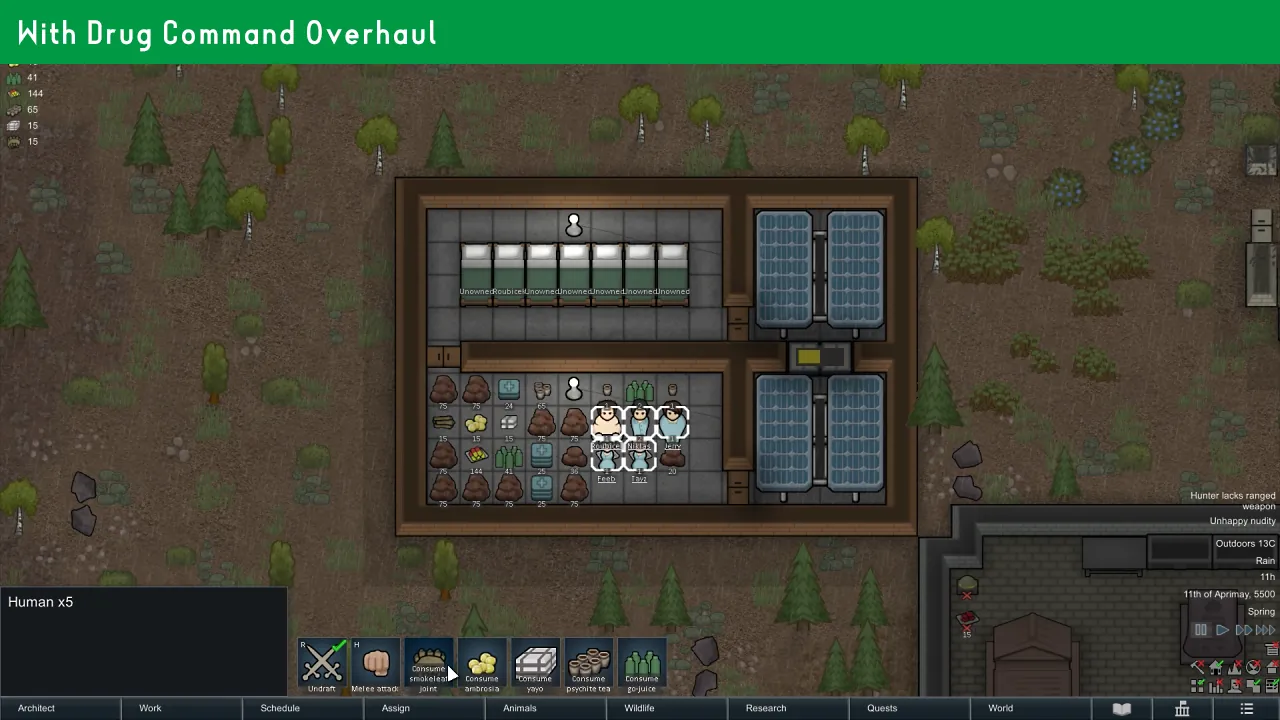The height and width of the screenshot is (720, 1280).
Task: Choose Consume smokeleaf joint
Action: pyautogui.click(x=428, y=665)
